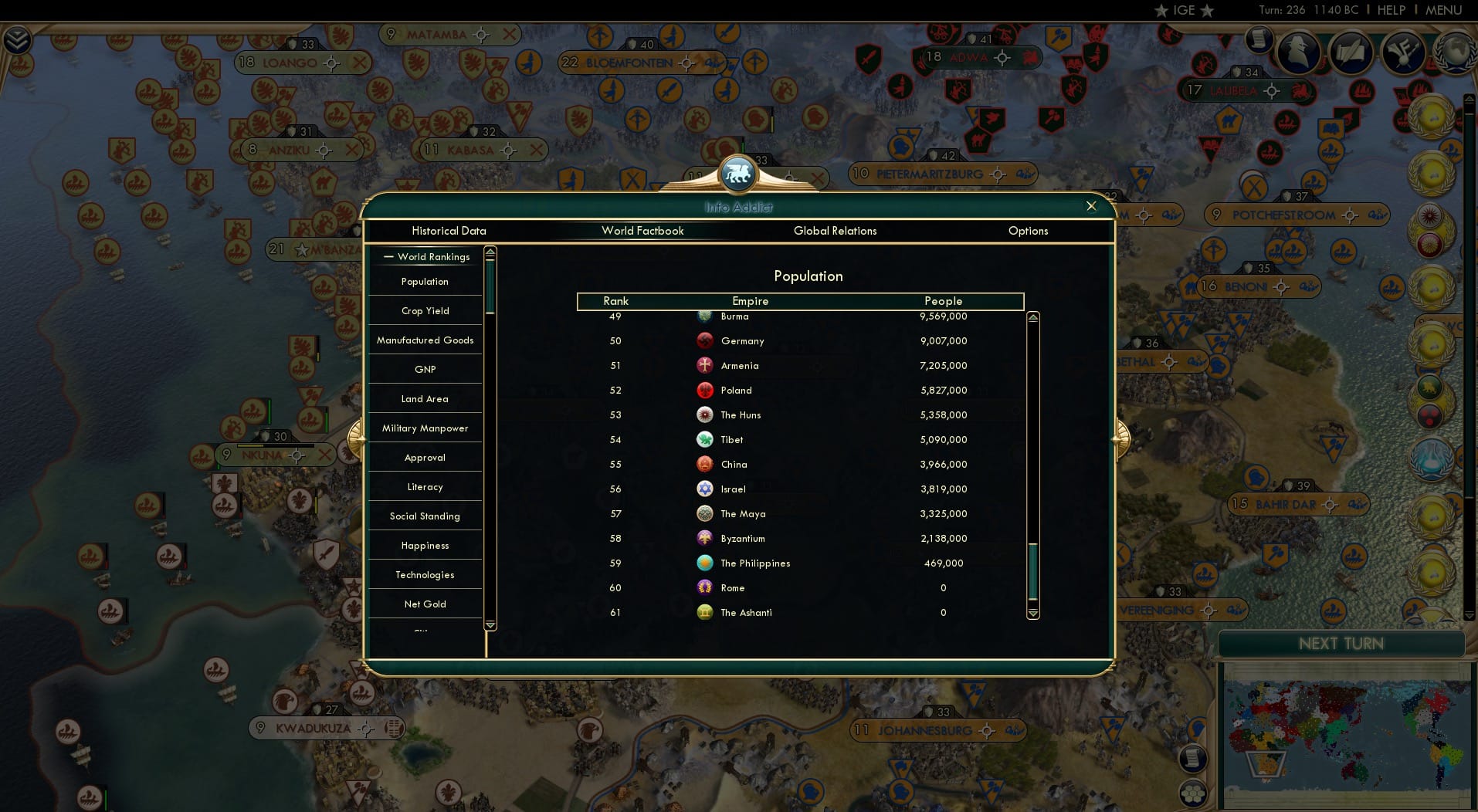The width and height of the screenshot is (1478, 812).
Task: Switch to the Historical Data tab
Action: pyautogui.click(x=449, y=231)
